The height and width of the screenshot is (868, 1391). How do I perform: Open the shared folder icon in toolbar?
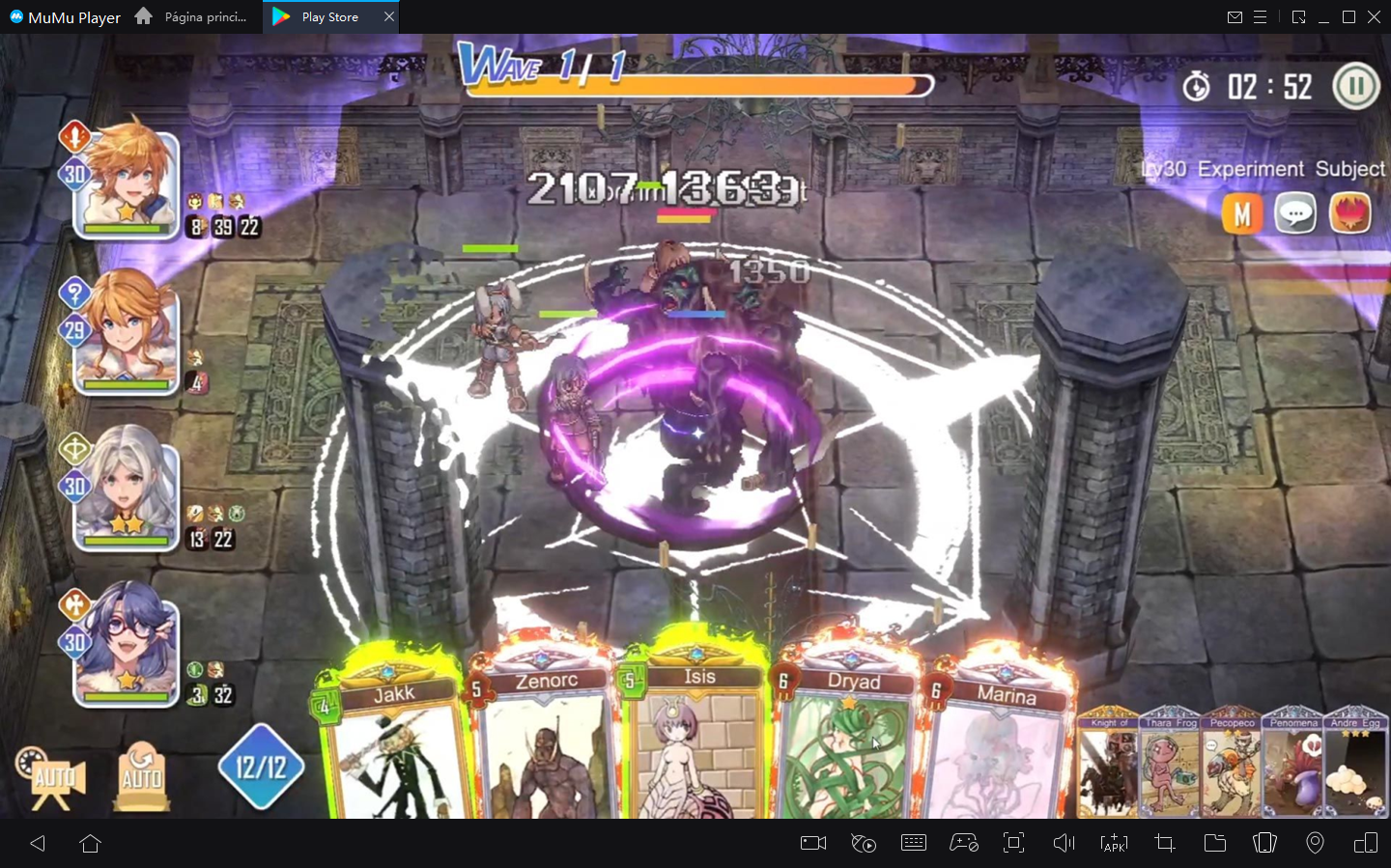1215,843
